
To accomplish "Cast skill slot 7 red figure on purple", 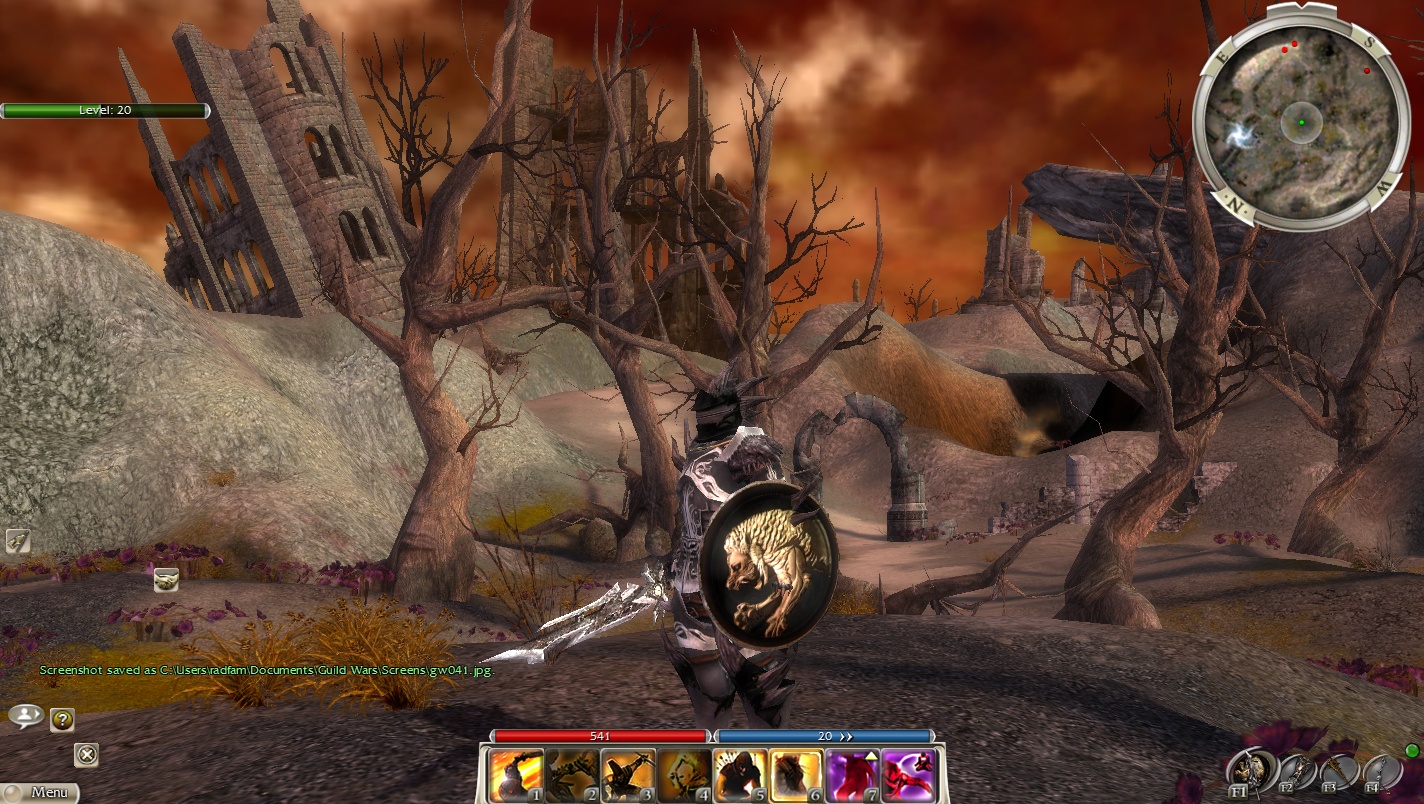I will click(x=852, y=776).
